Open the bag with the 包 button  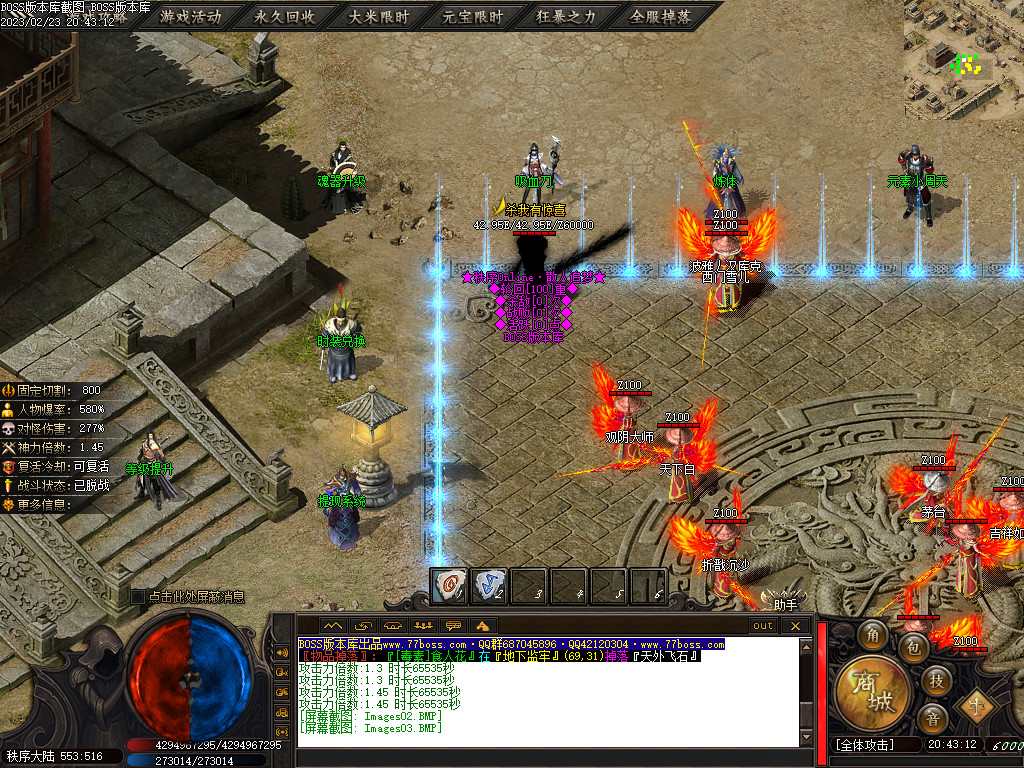912,647
